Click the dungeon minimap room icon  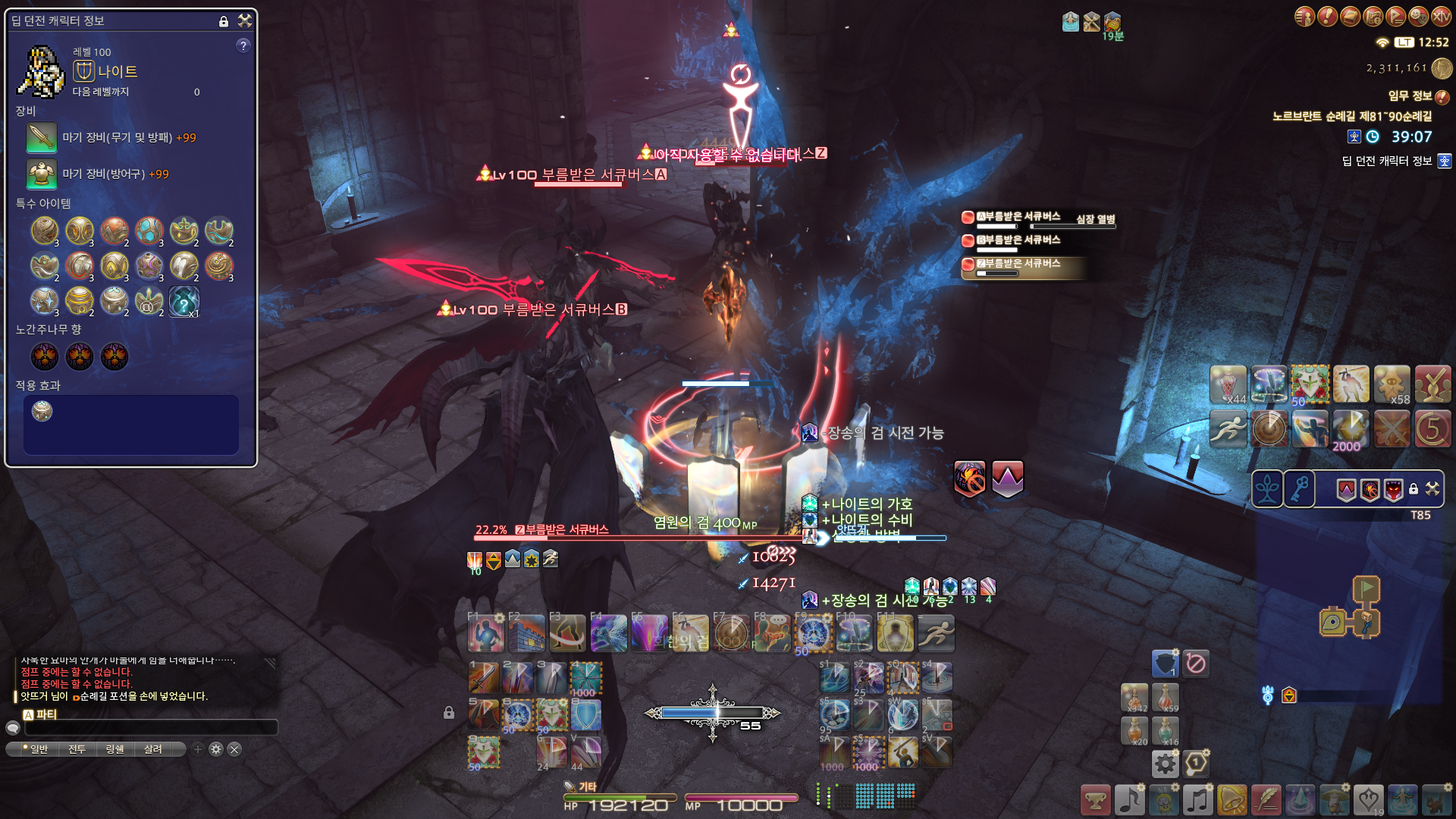click(x=1332, y=623)
